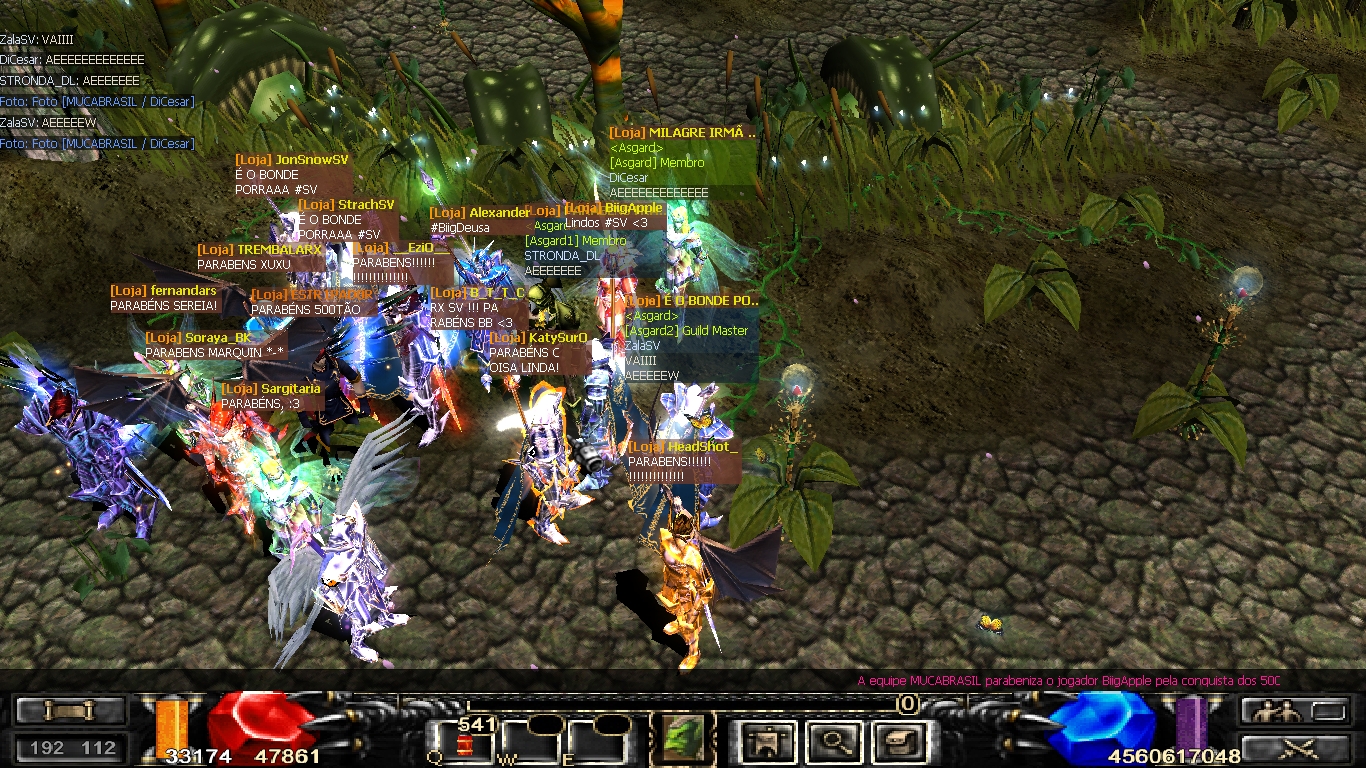Click the crossed swords button

1295,747
